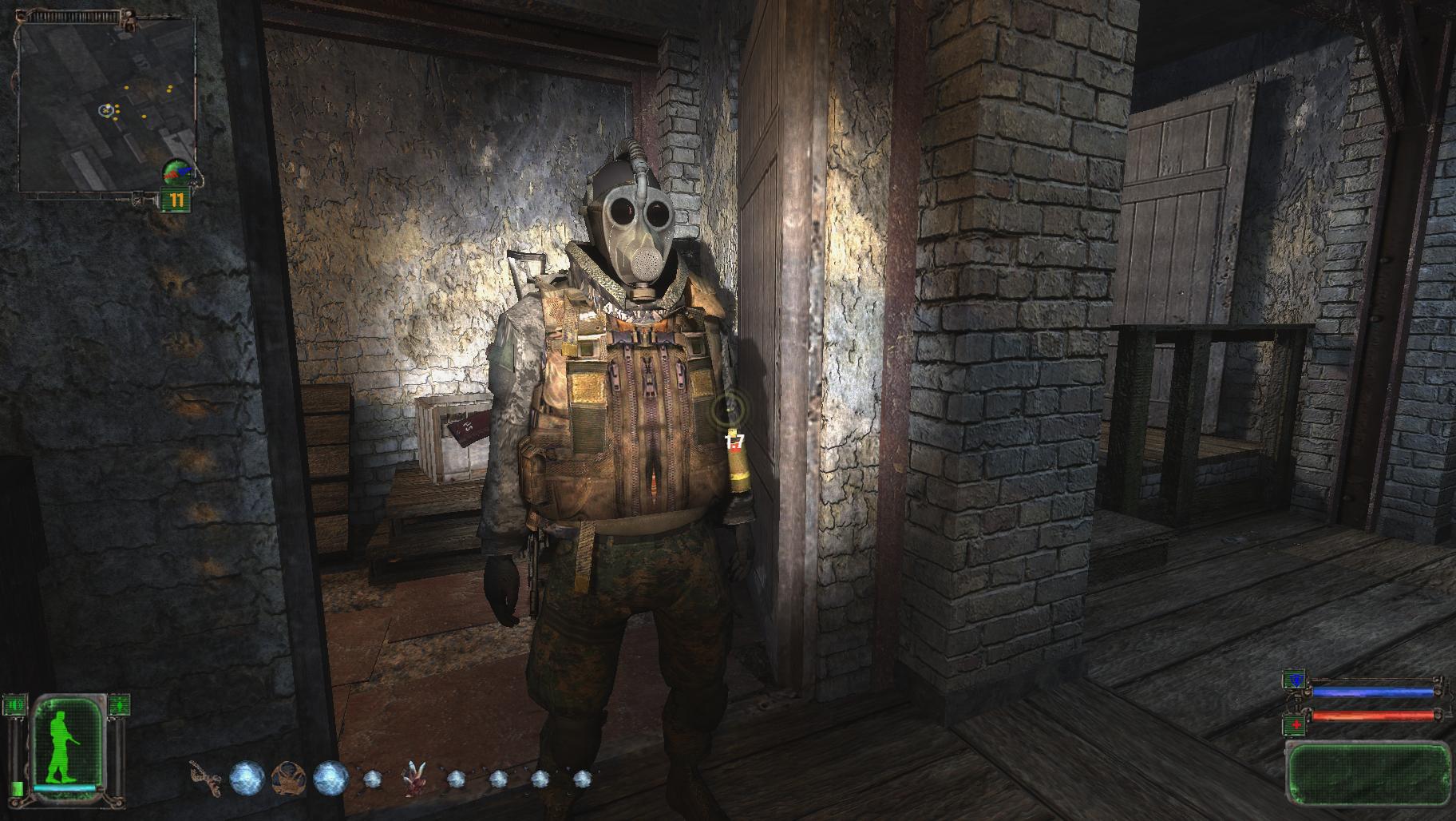
Task: Select the red crystal artifact slot
Action: [x=413, y=779]
